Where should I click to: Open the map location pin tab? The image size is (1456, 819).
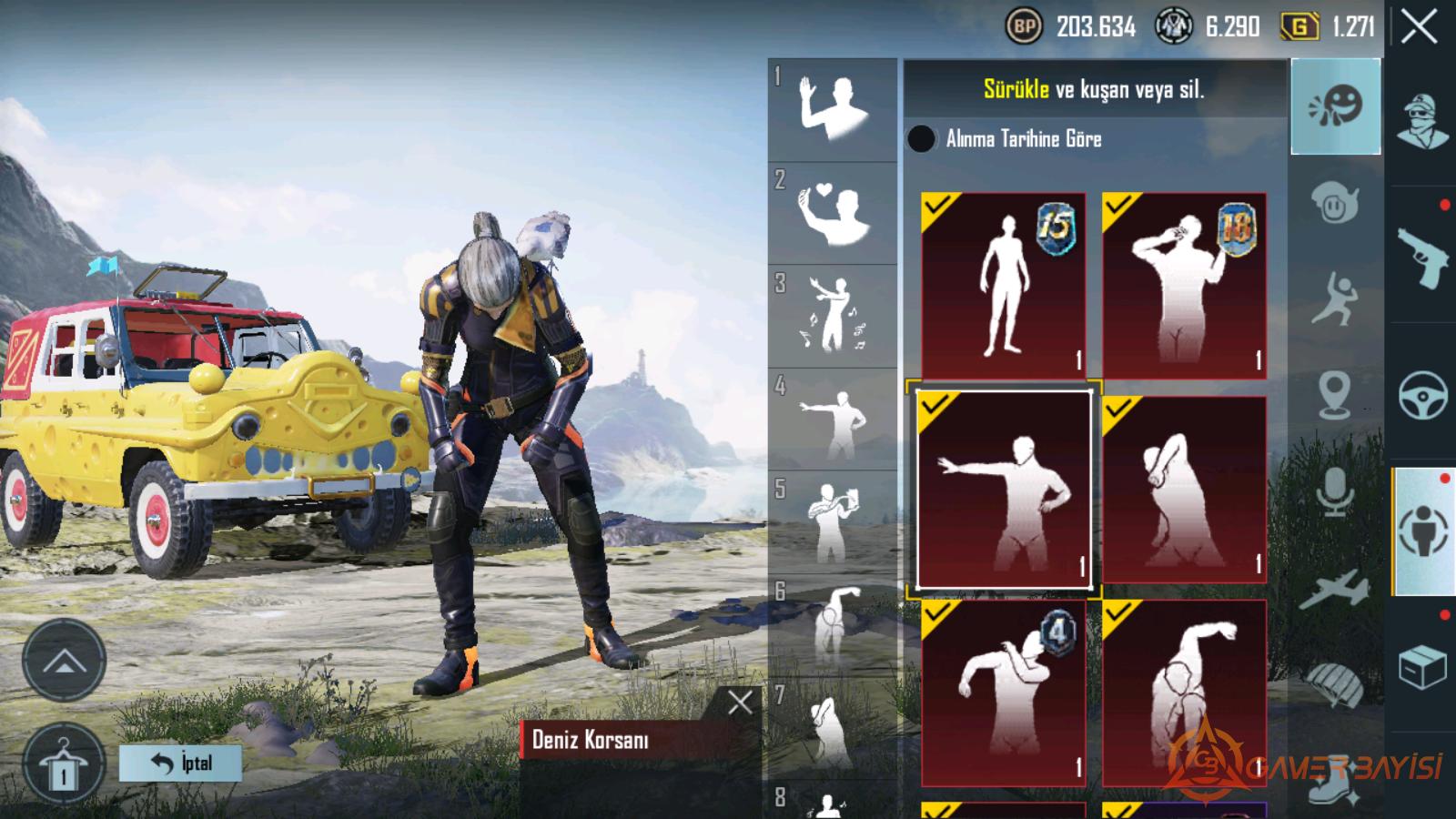(1335, 394)
